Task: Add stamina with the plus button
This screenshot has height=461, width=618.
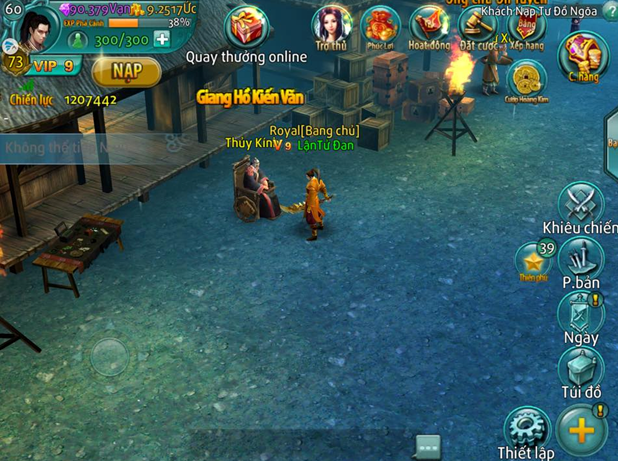Action: pos(161,40)
